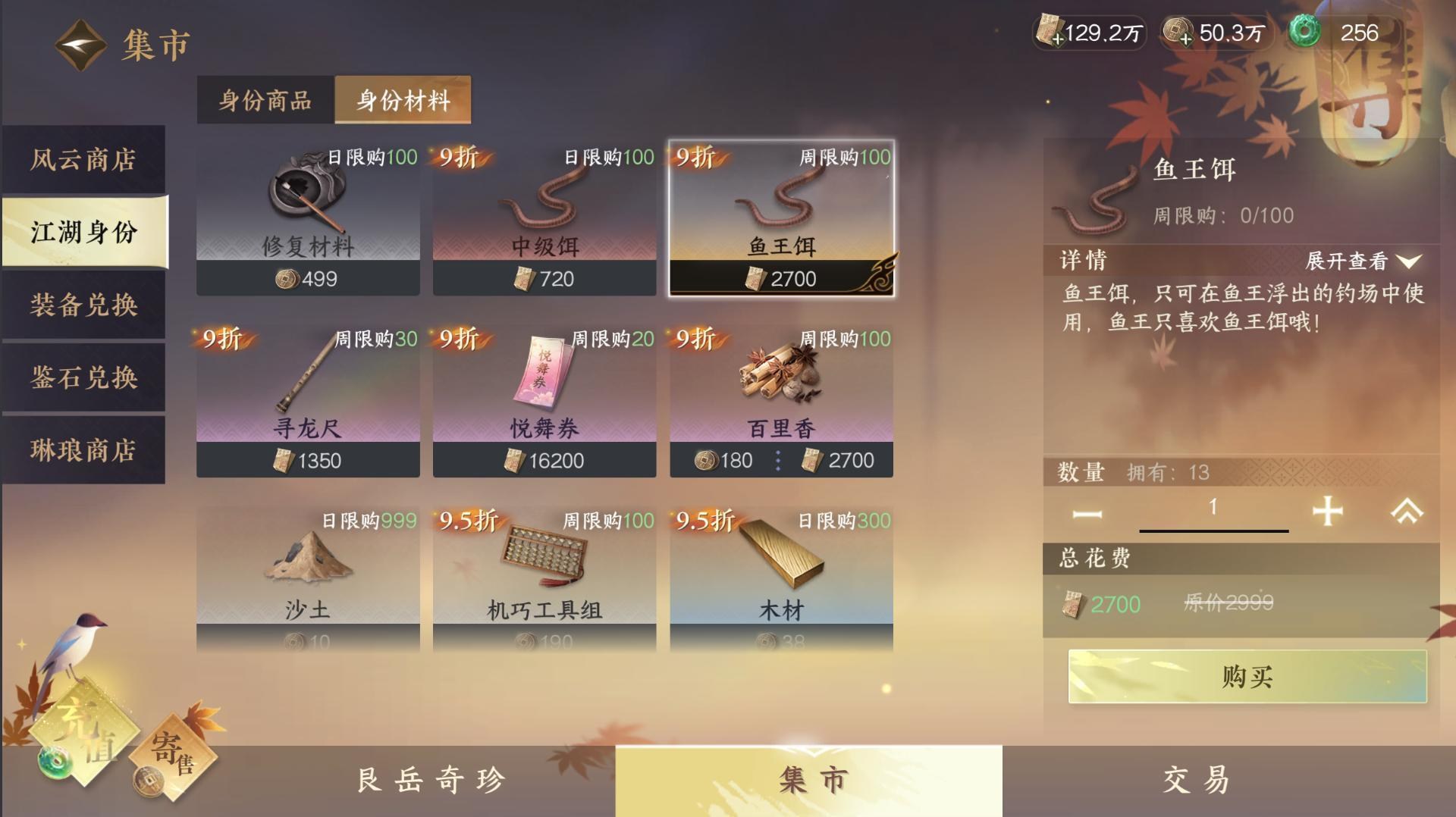
Task: Switch to the 身份商品 tab
Action: click(265, 99)
